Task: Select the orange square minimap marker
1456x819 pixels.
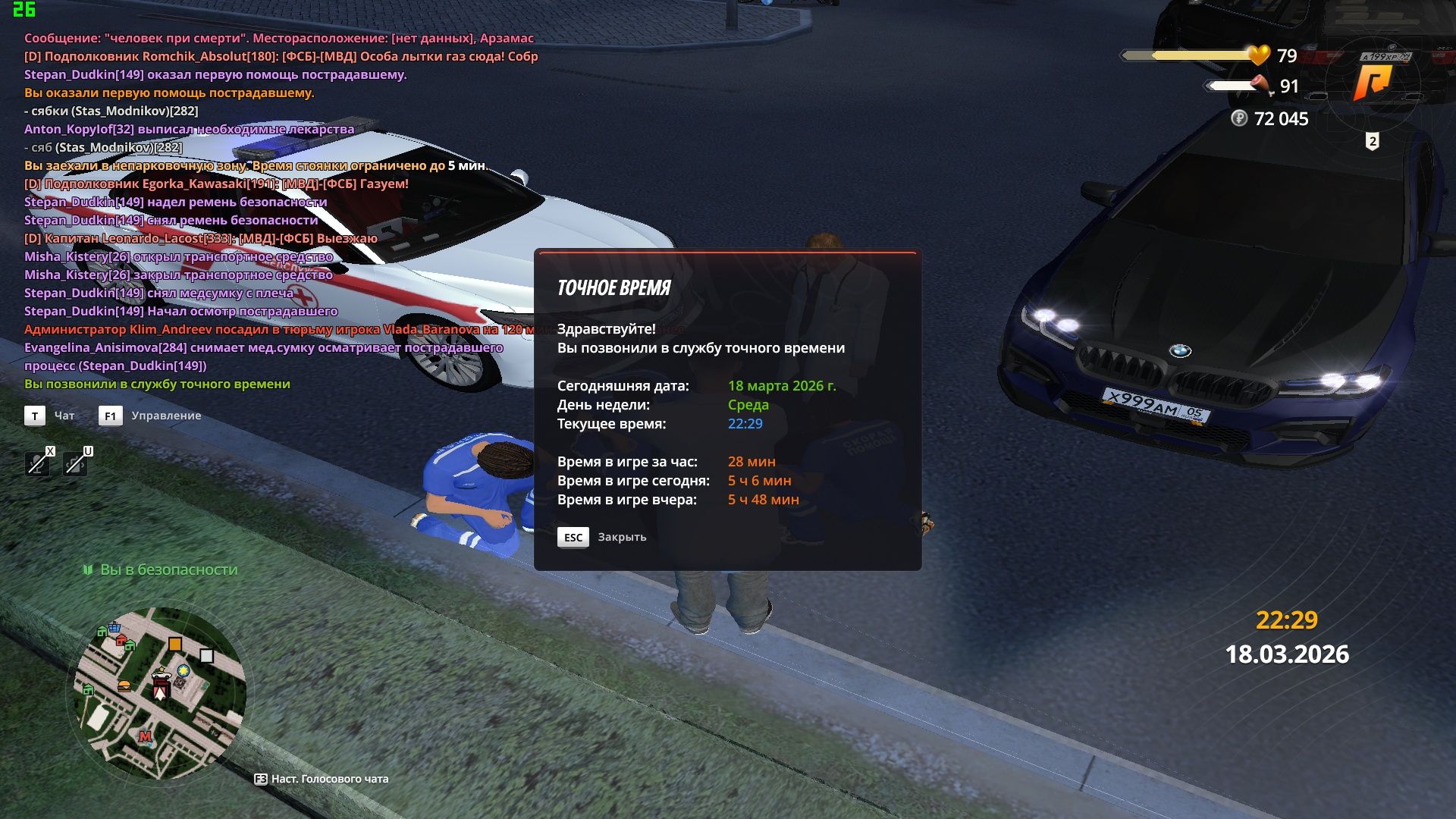Action: [175, 644]
